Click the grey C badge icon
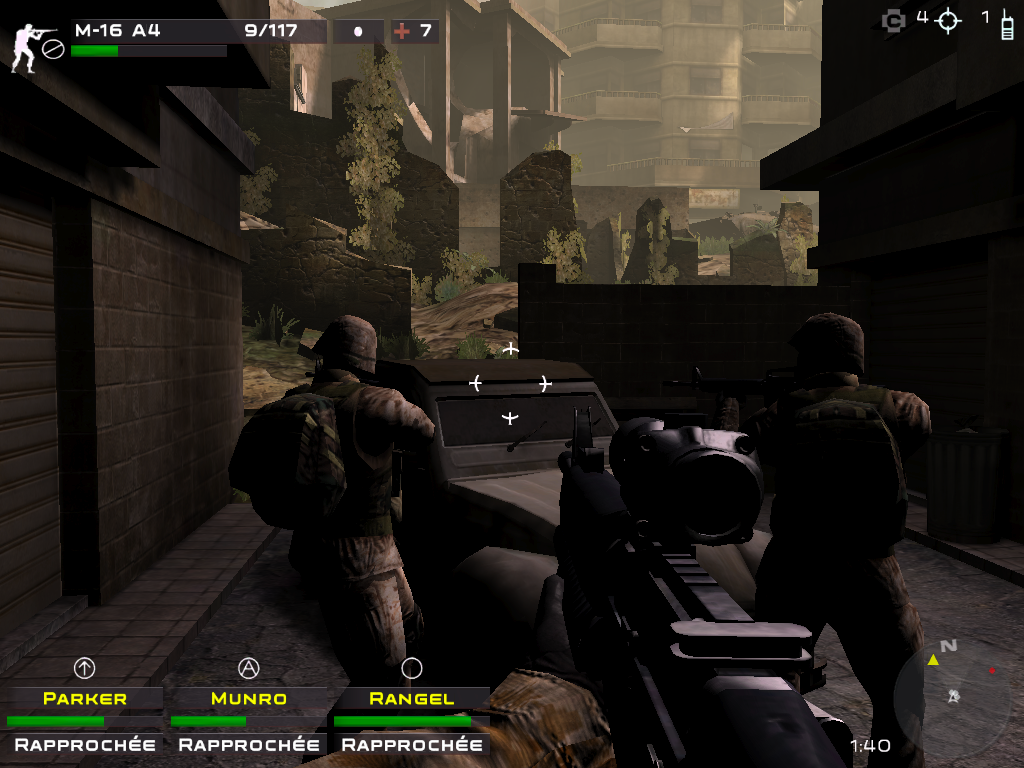Screen dimensions: 1024x768 [893, 20]
